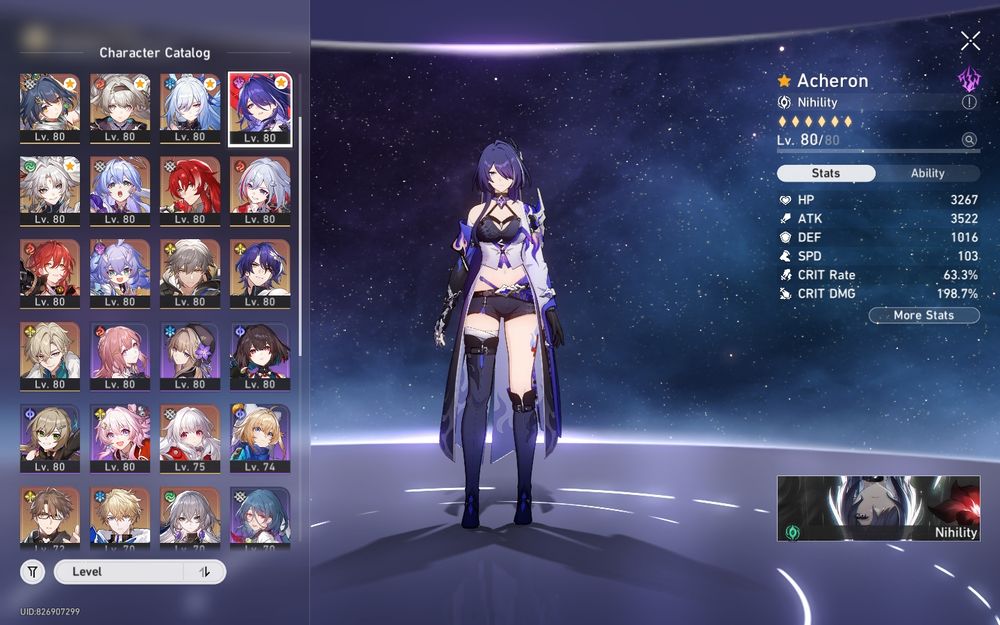Select the Stats tab
The width and height of the screenshot is (1000, 625).
pyautogui.click(x=826, y=173)
